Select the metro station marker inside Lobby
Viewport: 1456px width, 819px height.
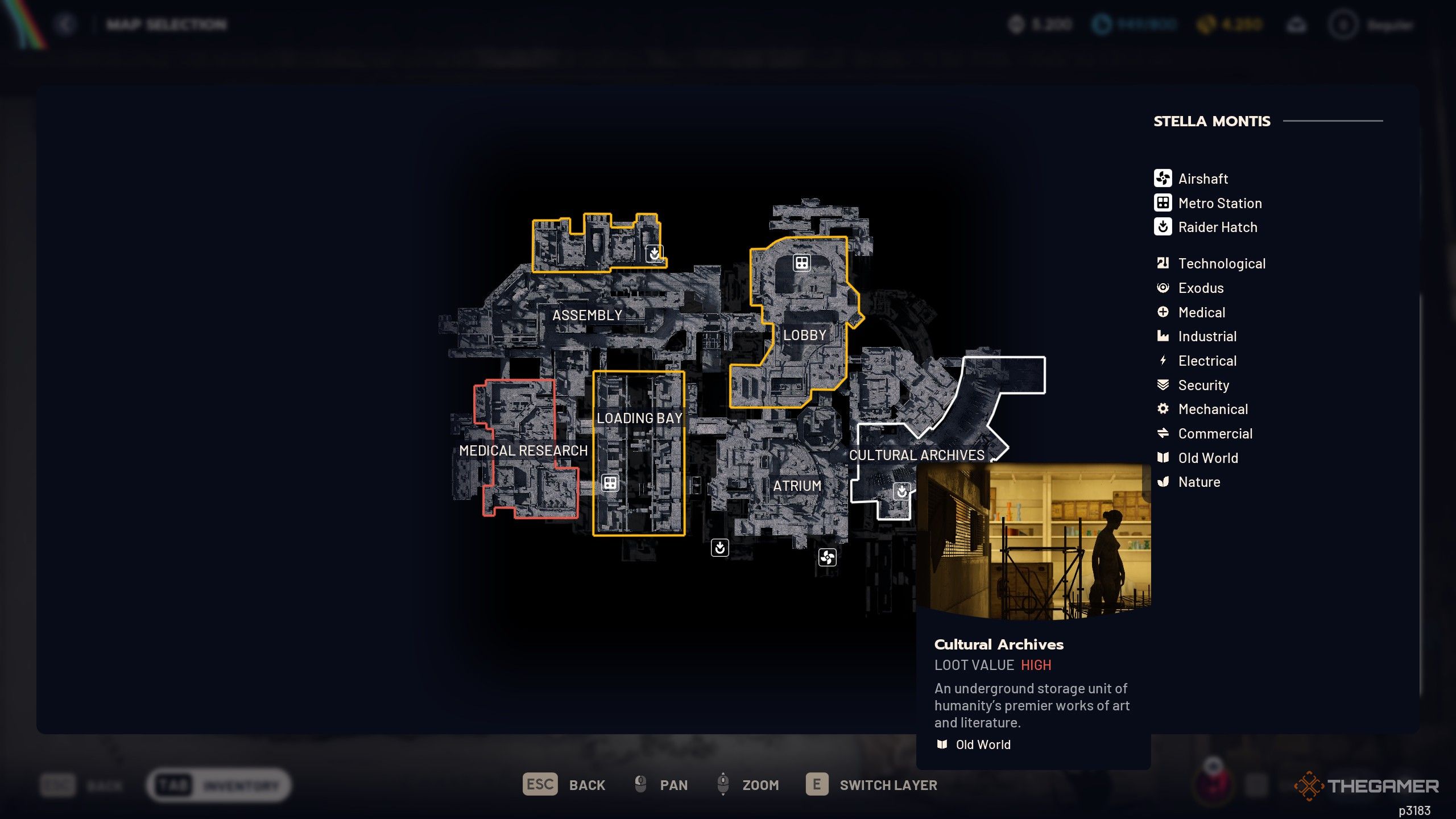point(801,263)
